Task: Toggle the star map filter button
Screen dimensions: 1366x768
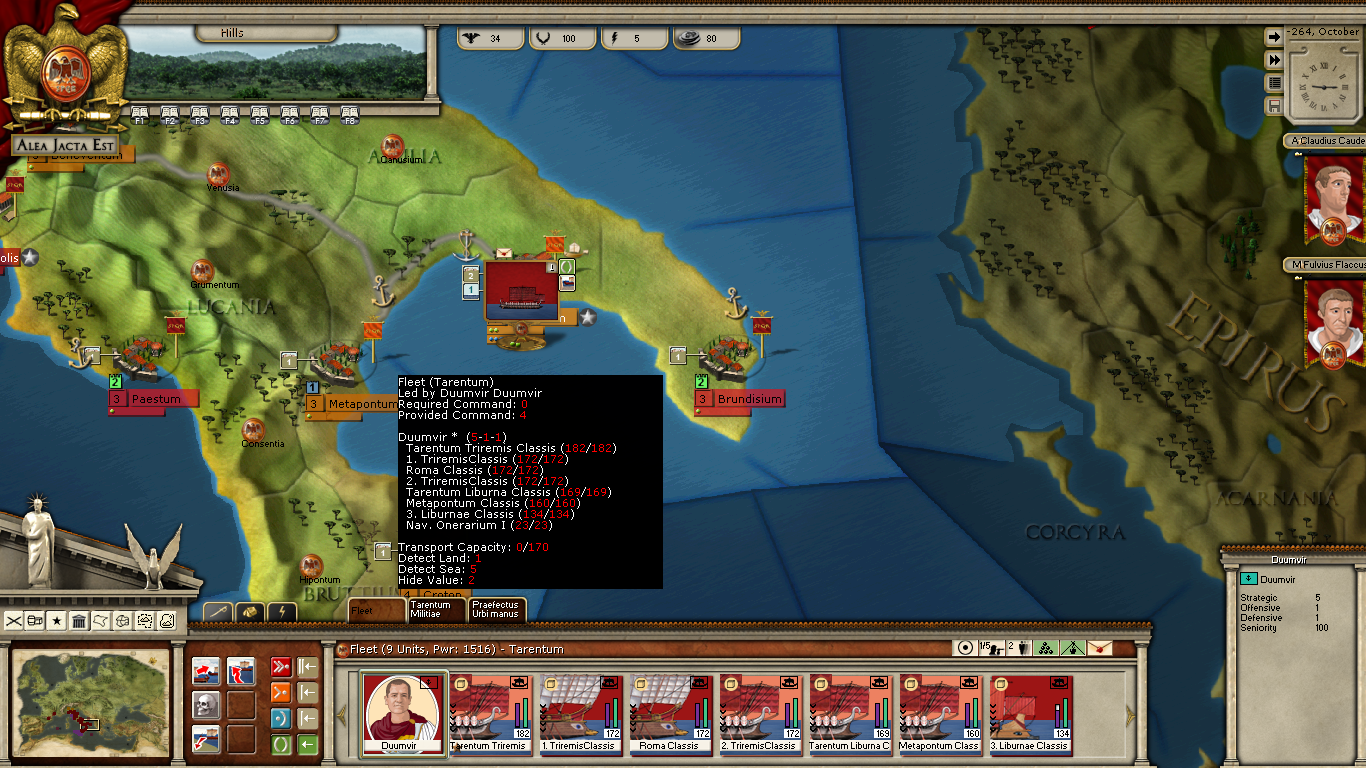Action: 57,621
